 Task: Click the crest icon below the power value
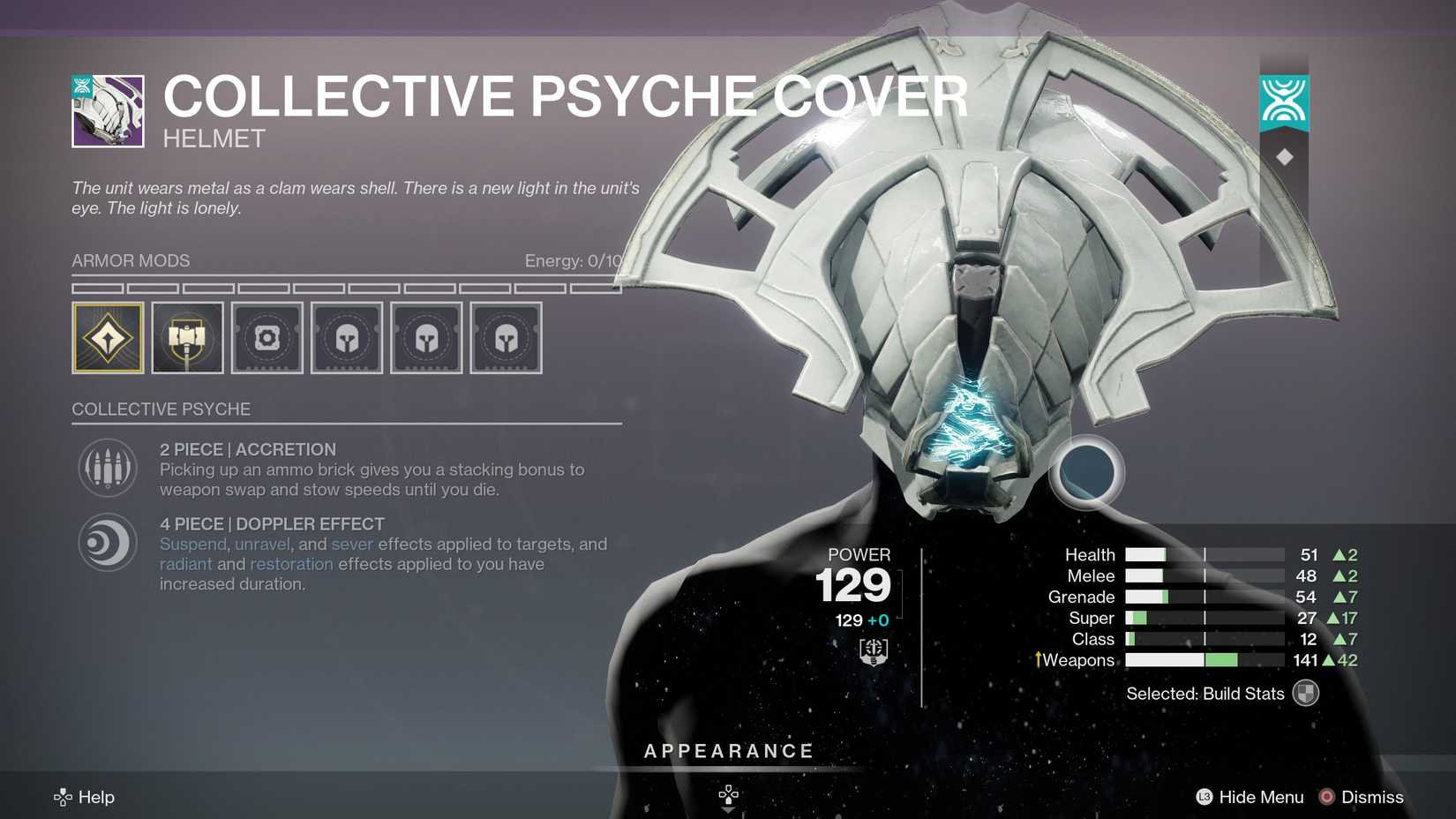click(872, 651)
